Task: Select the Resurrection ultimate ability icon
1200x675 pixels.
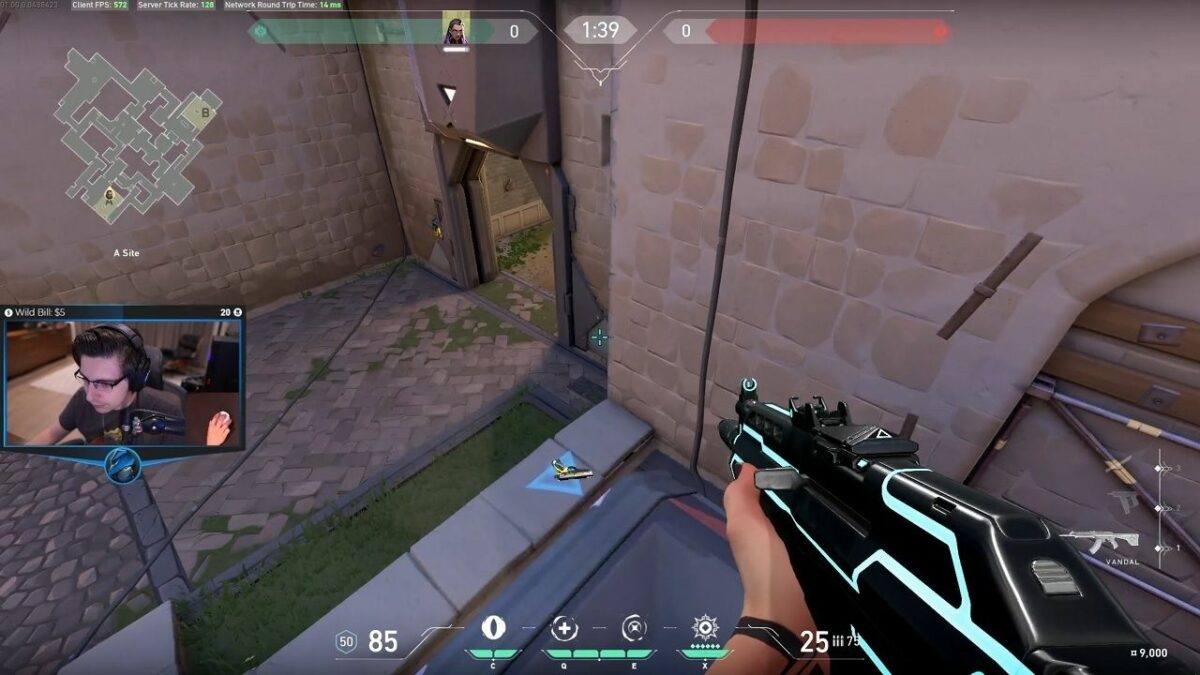Action: pos(705,629)
